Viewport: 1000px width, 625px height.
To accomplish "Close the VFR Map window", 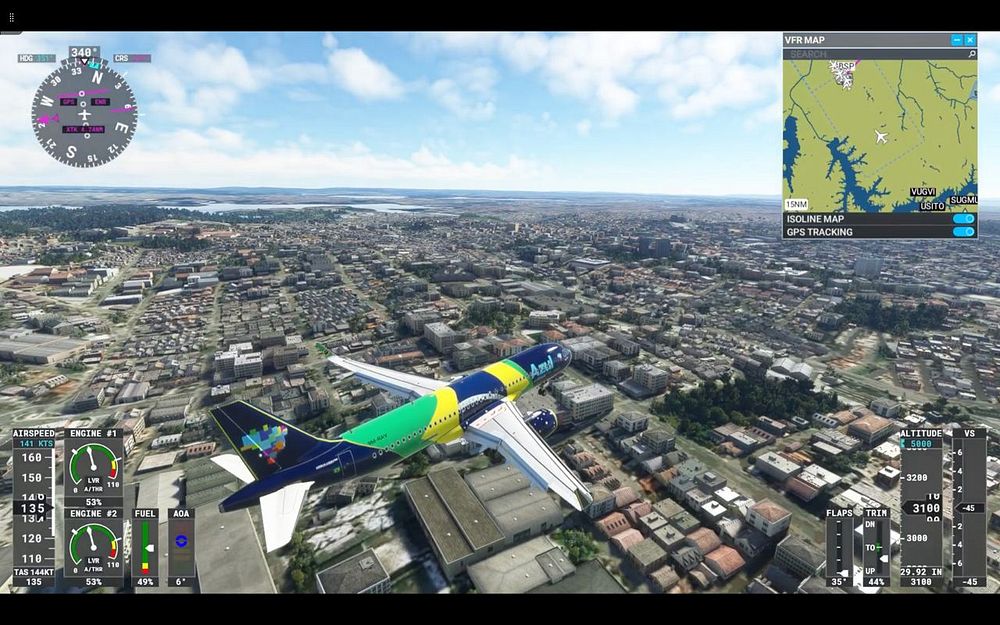I will 970,40.
